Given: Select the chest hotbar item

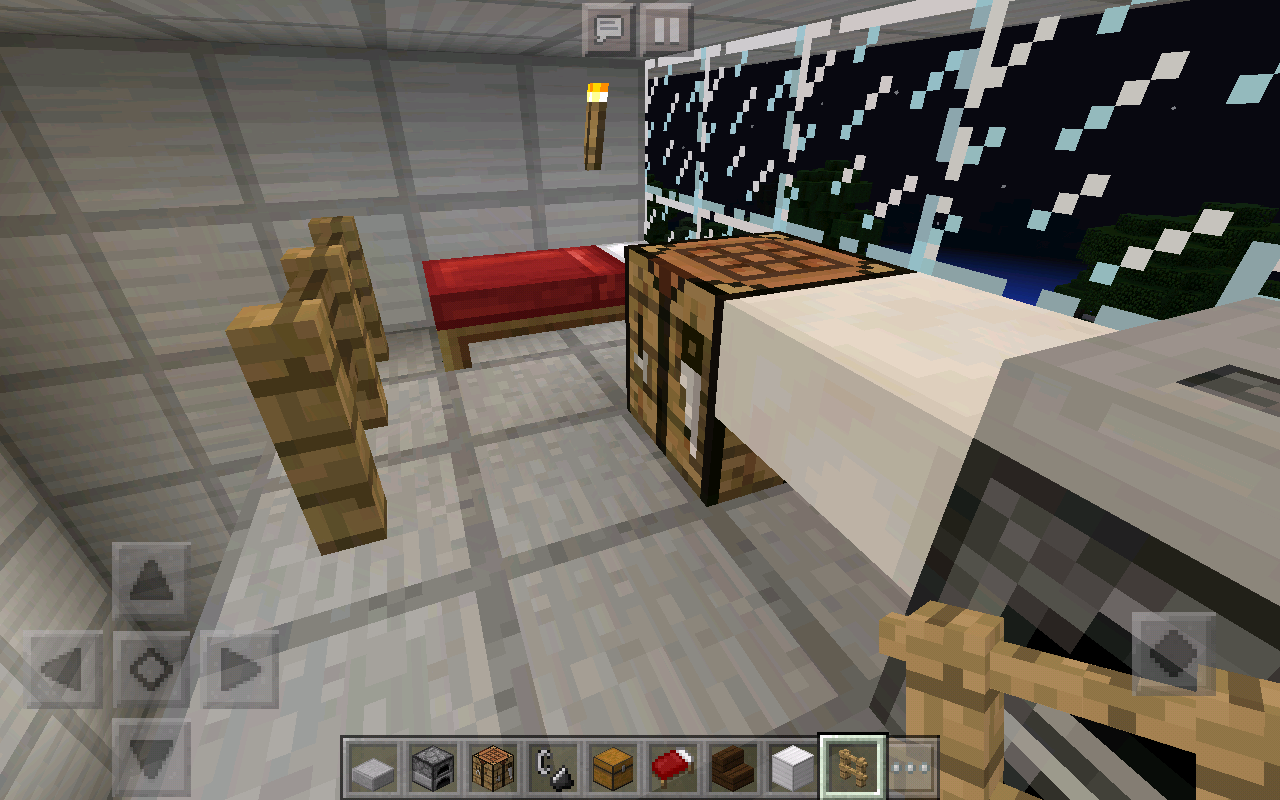Looking at the screenshot, I should 613,765.
